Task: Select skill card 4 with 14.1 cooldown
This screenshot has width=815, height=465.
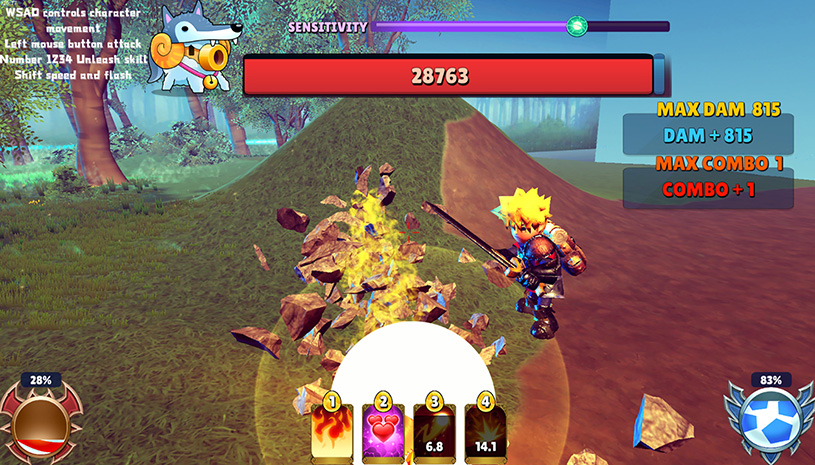Action: [486, 432]
